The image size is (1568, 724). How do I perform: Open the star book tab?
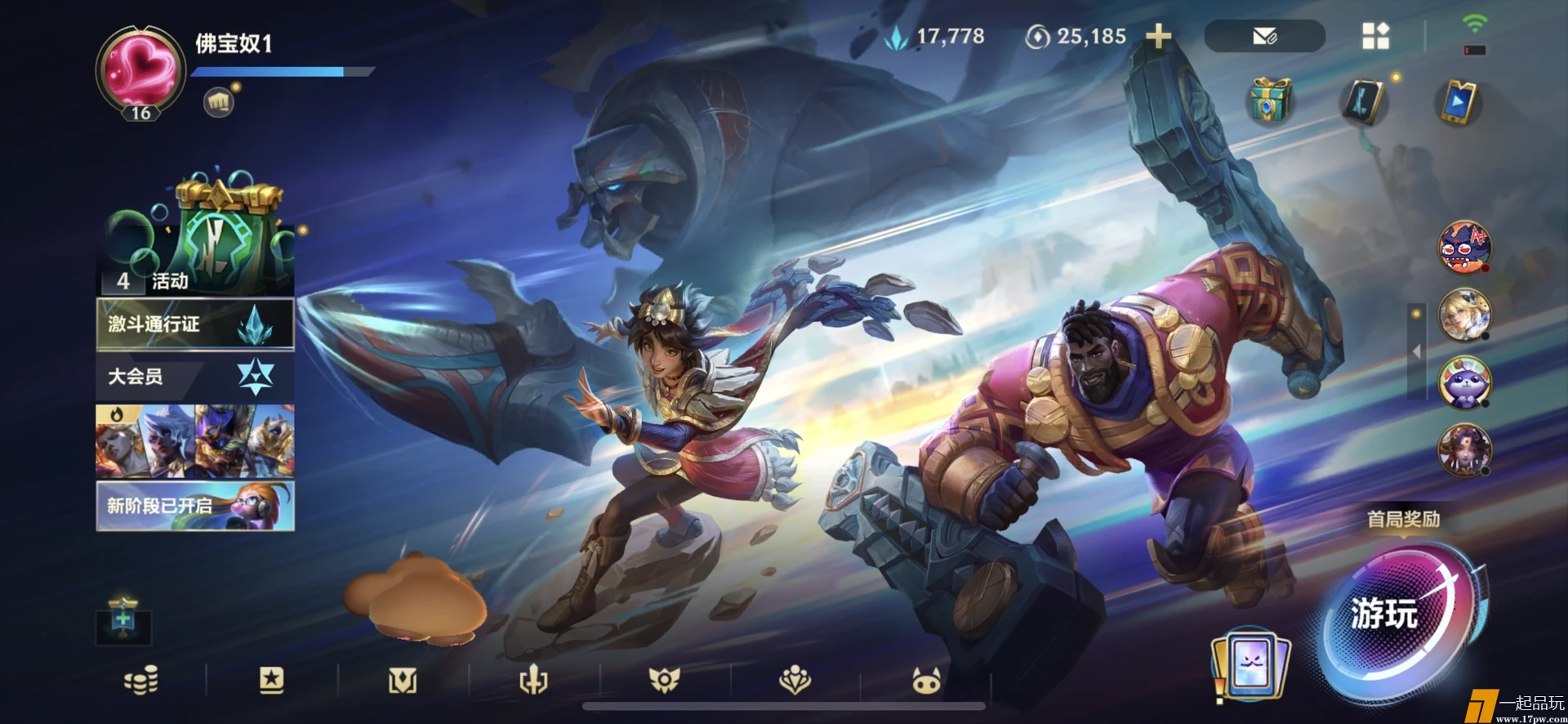271,680
